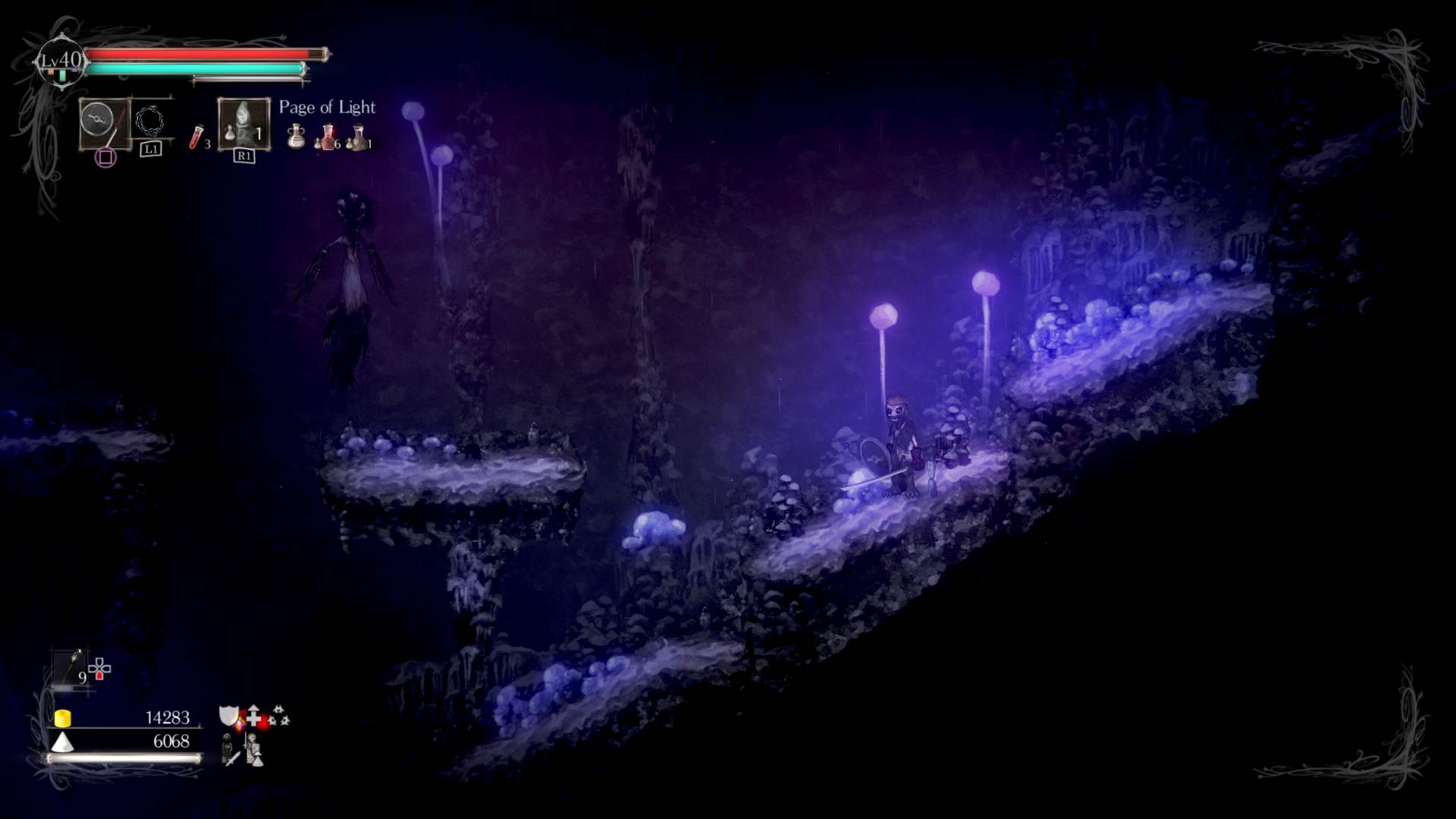Select the cross with up-arrow buff icon
The height and width of the screenshot is (819, 1456).
[x=254, y=715]
